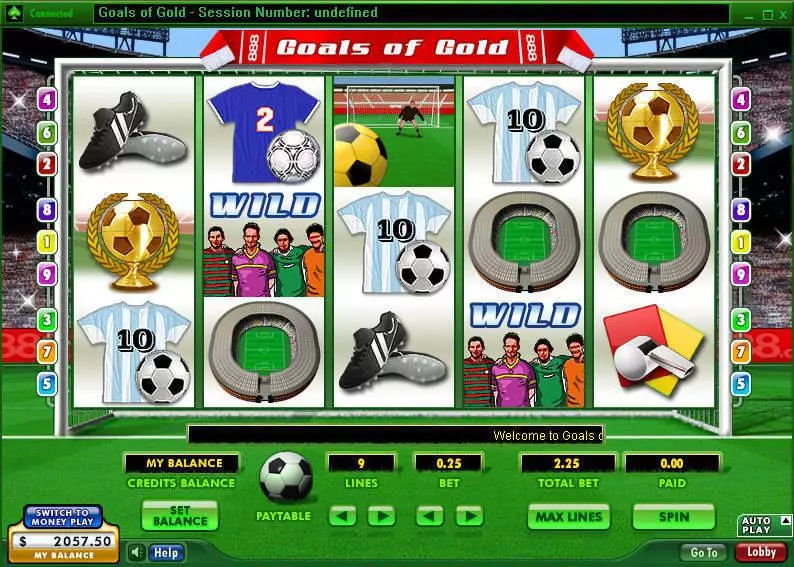
Task: Minimize the game window
Action: click(x=750, y=14)
